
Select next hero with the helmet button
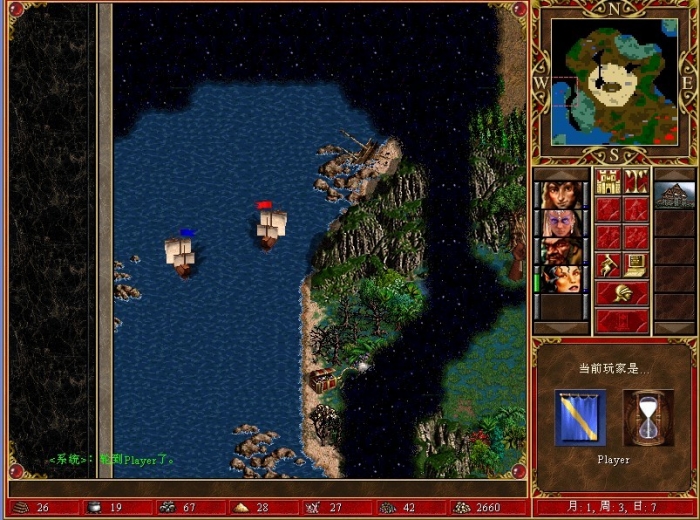coord(622,293)
